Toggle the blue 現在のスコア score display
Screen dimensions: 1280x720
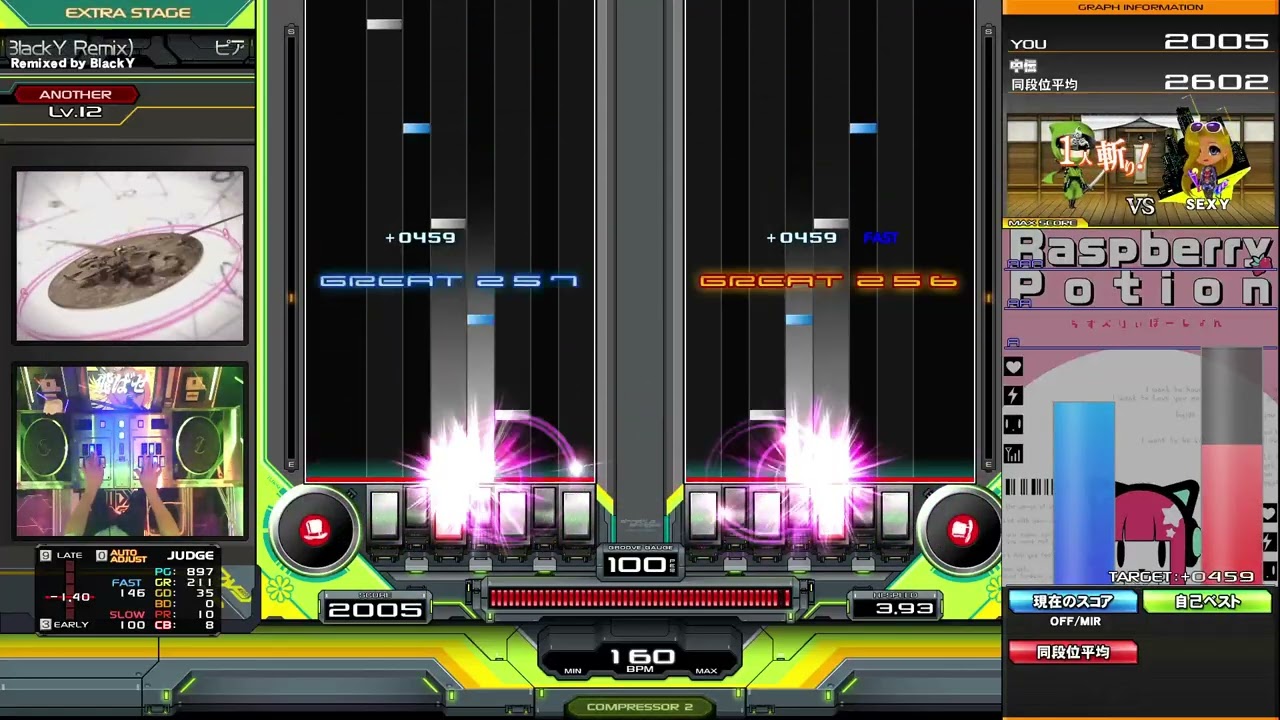(1072, 601)
